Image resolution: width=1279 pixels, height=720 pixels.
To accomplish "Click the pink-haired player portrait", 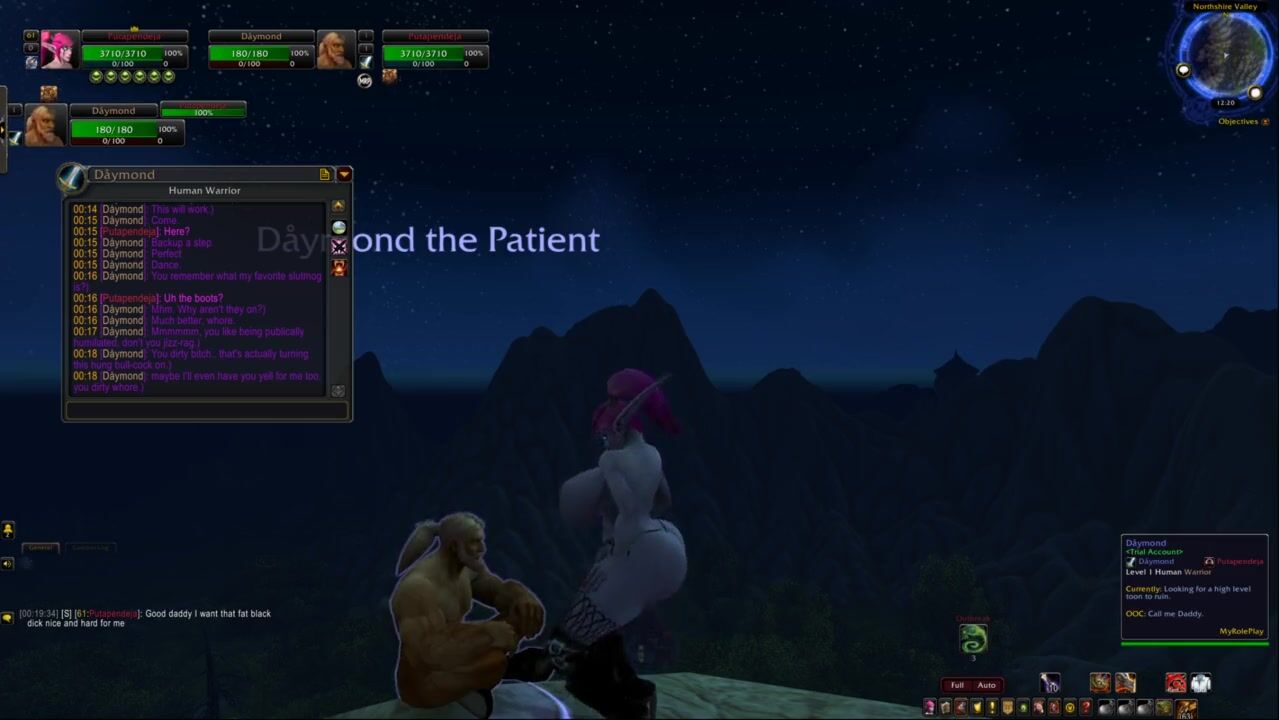I will tap(58, 49).
